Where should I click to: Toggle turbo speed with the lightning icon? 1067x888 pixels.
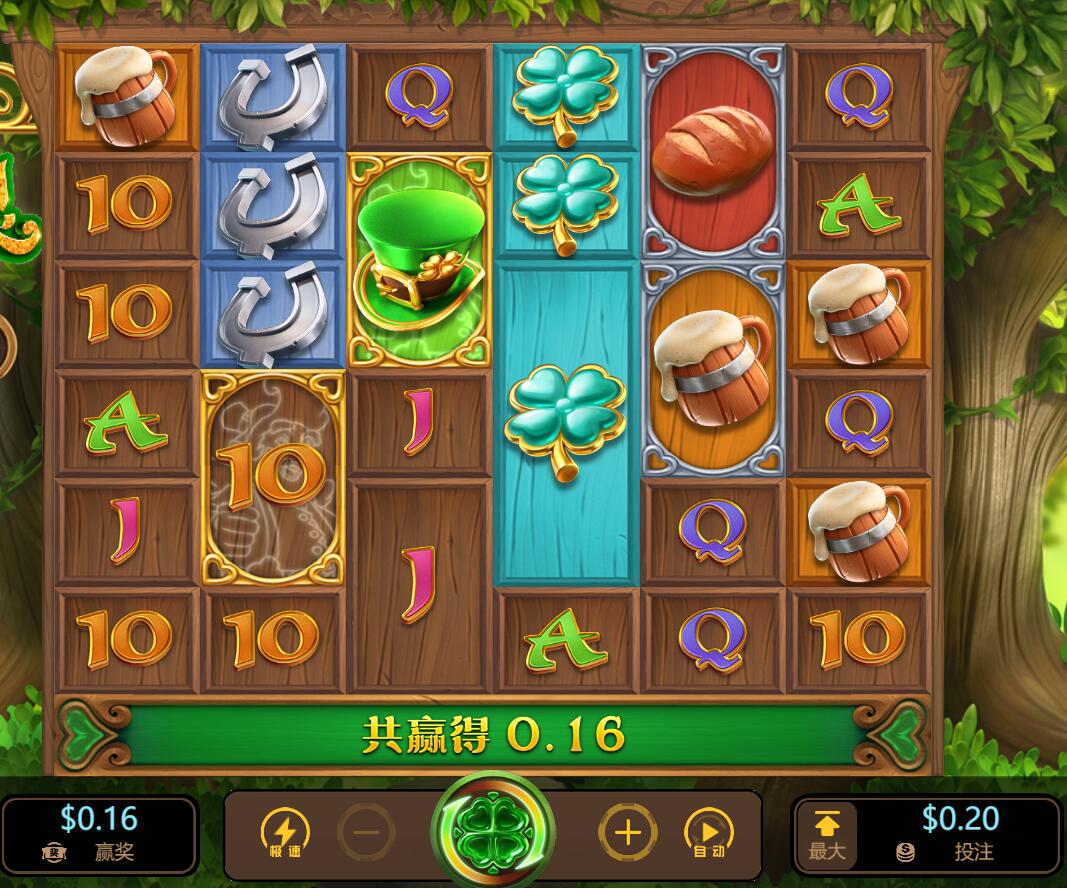click(x=285, y=832)
